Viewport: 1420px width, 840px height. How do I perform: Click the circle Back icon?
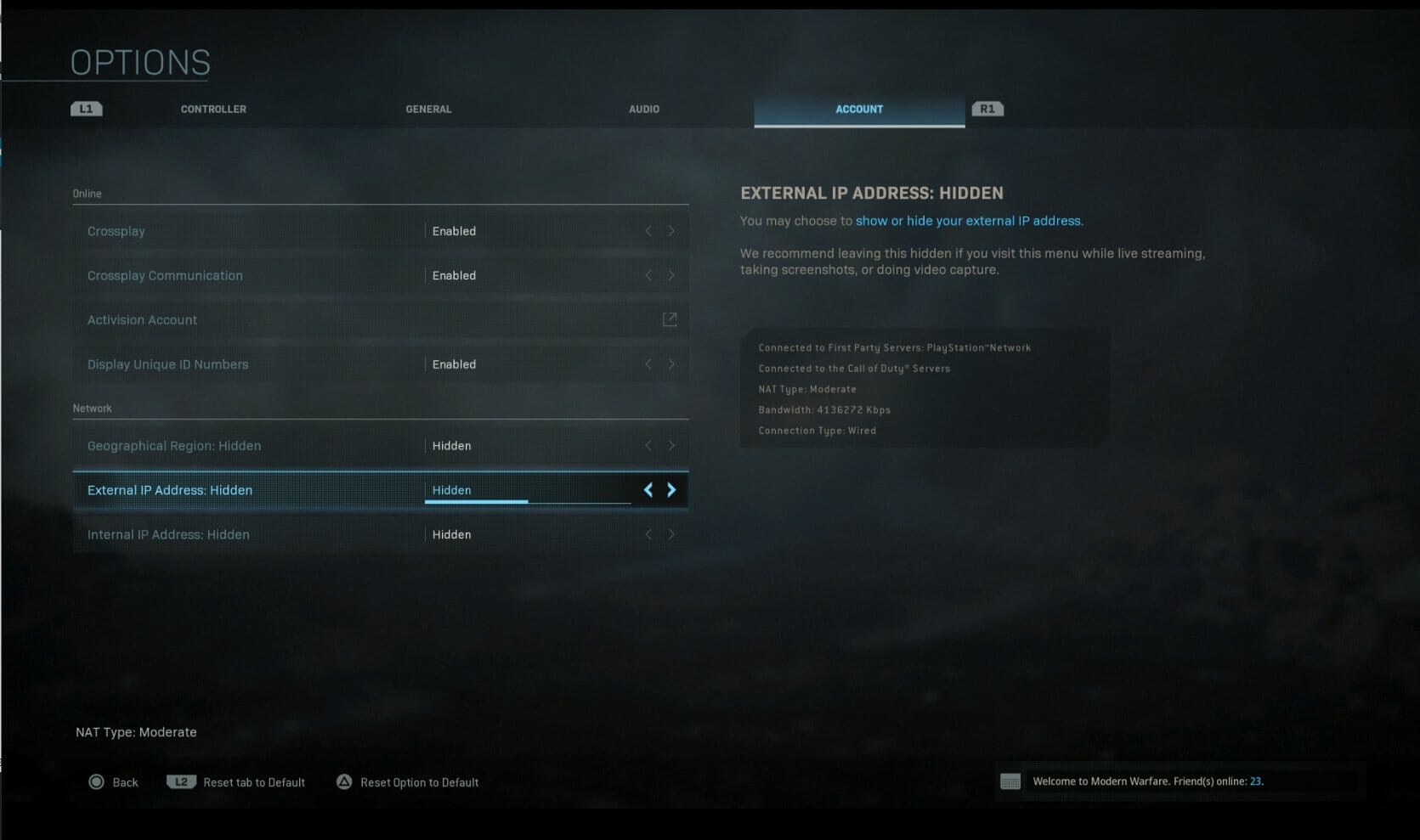tap(96, 781)
